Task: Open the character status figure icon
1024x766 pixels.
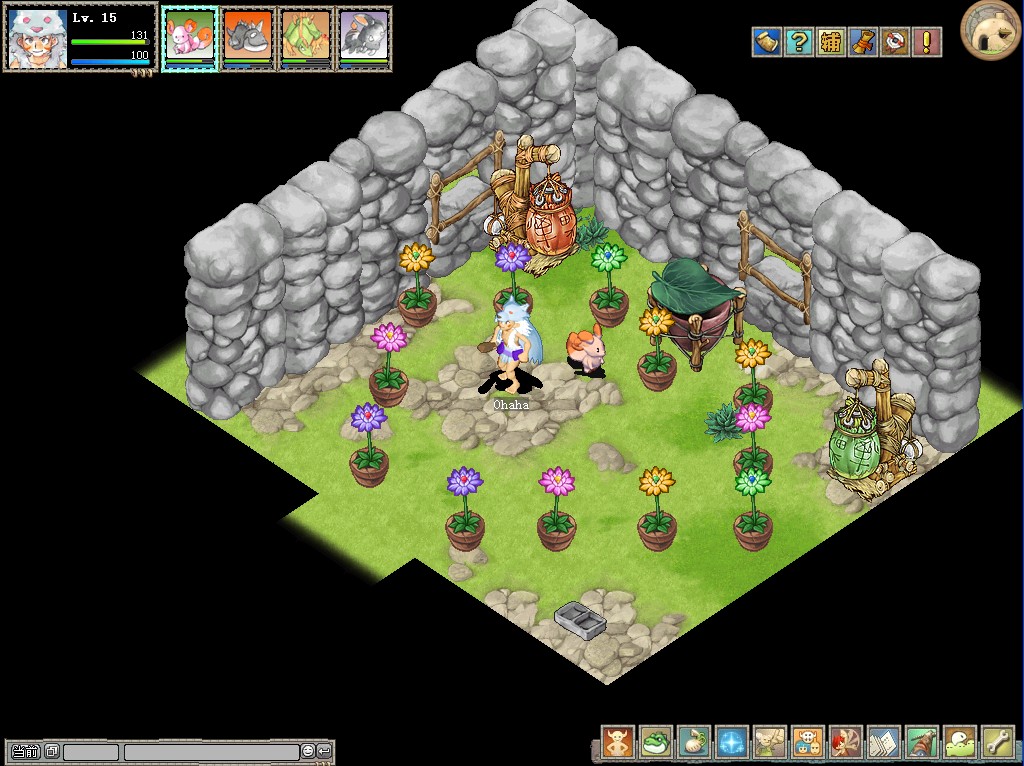Action: pos(618,742)
